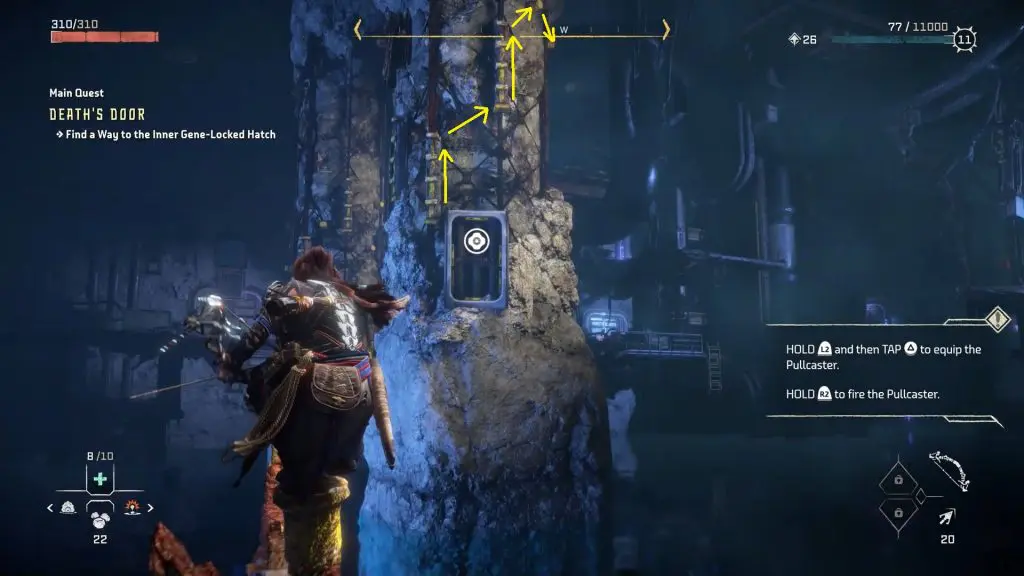Choose the orange sunburst trap icon
The width and height of the screenshot is (1024, 576).
tap(132, 508)
